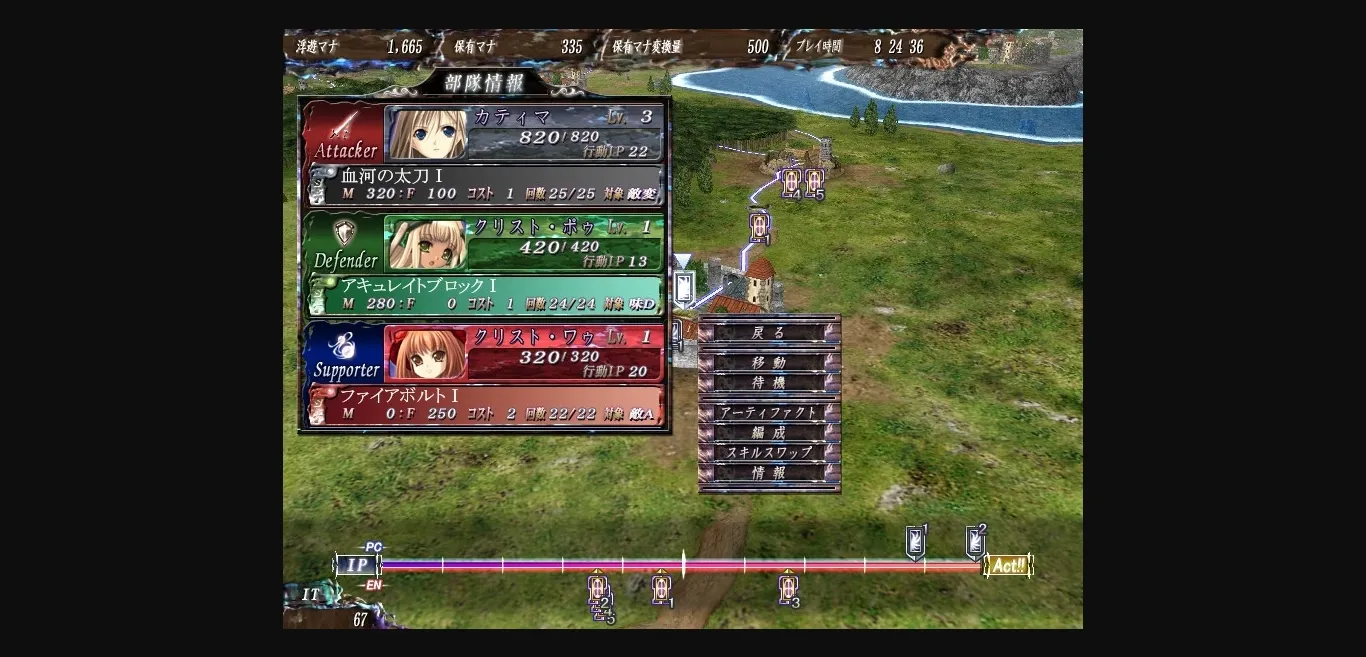The height and width of the screenshot is (657, 1366).
Task: Select player marker 1 on the IP timeline
Action: pos(915,541)
